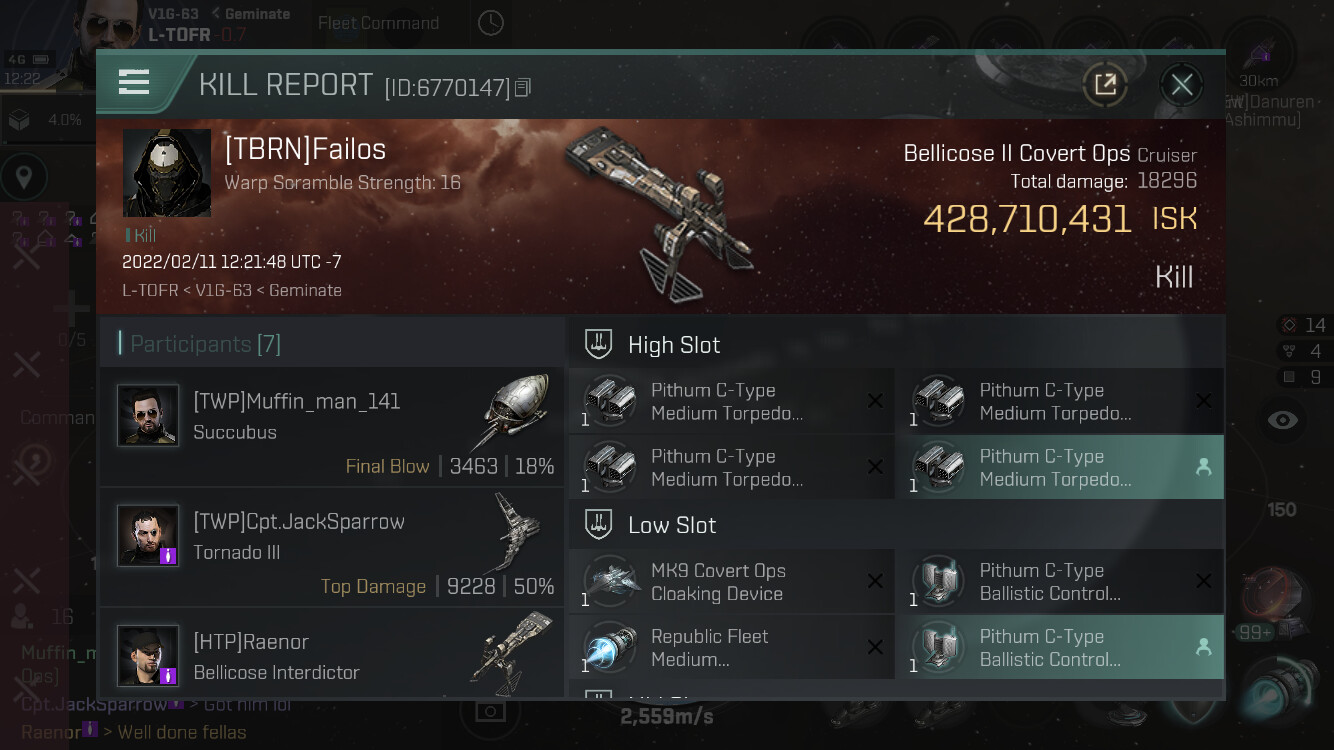
Task: Open the clock icon next to Fleet Command
Action: coord(490,23)
